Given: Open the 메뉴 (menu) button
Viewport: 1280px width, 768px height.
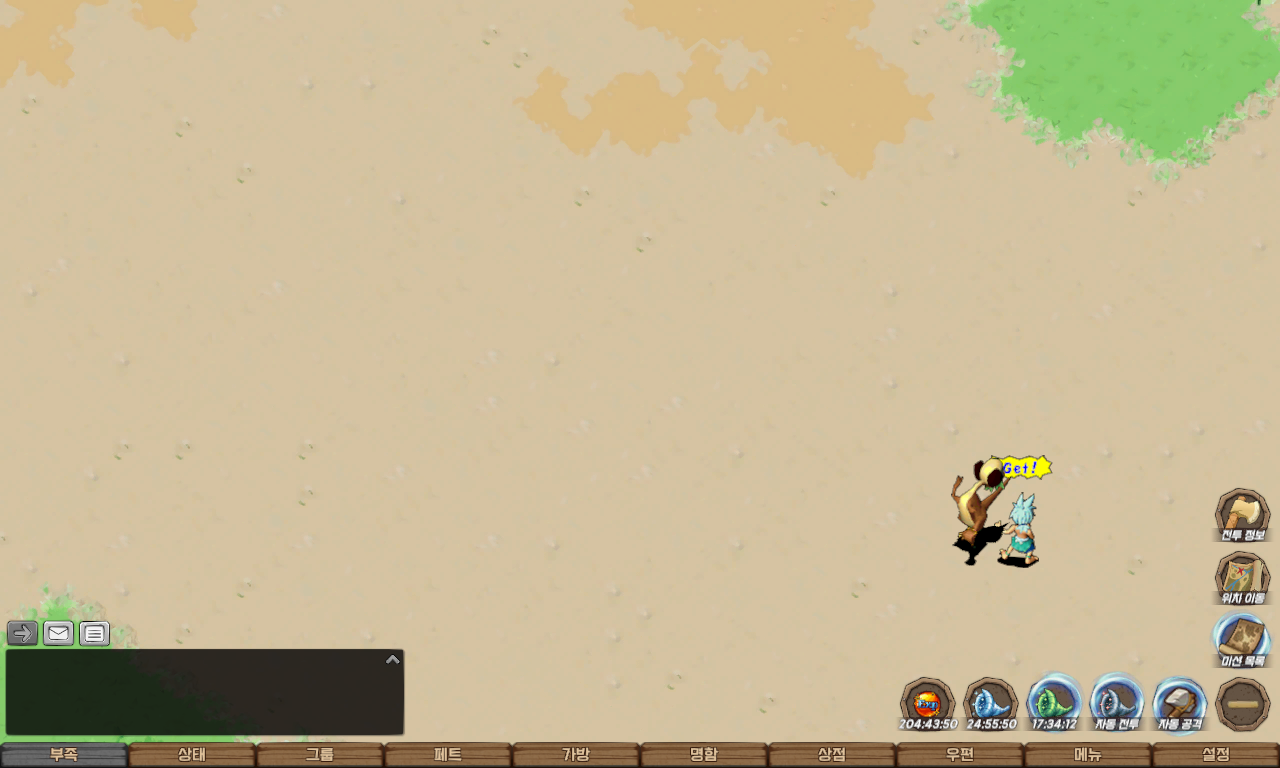Looking at the screenshot, I should pyautogui.click(x=1088, y=755).
